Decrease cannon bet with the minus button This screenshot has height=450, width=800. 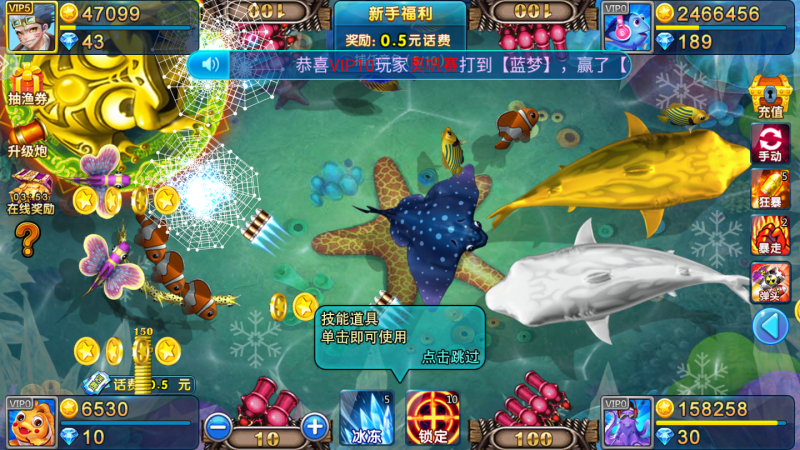[217, 427]
